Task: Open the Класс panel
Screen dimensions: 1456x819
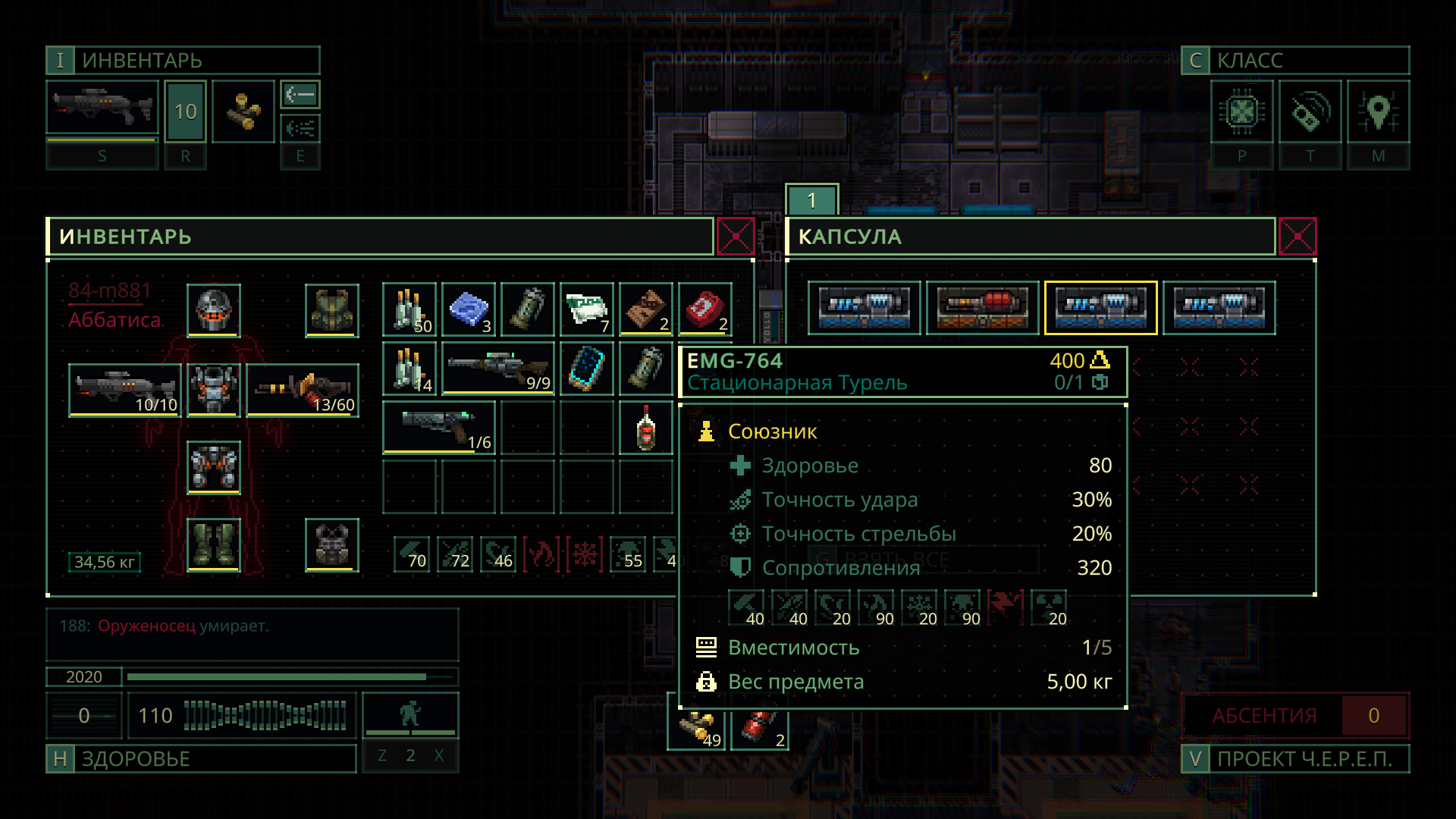Action: click(x=1294, y=61)
